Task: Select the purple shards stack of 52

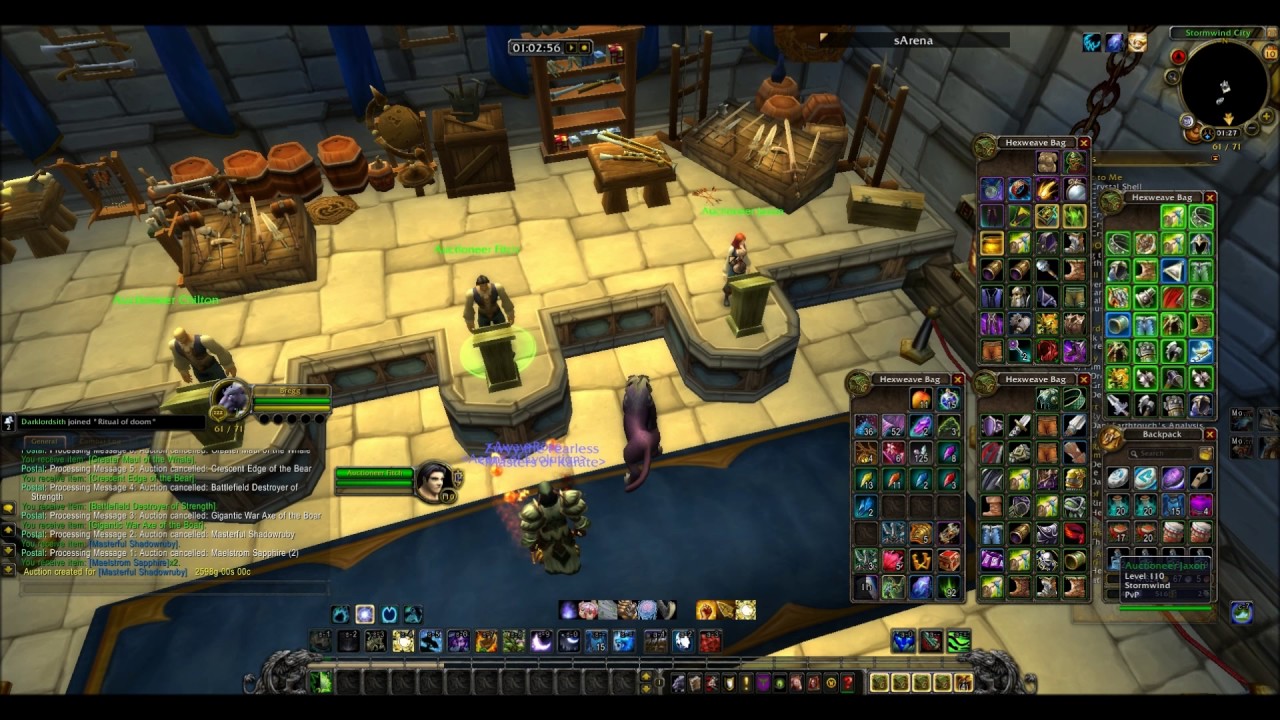Action: pyautogui.click(x=892, y=426)
